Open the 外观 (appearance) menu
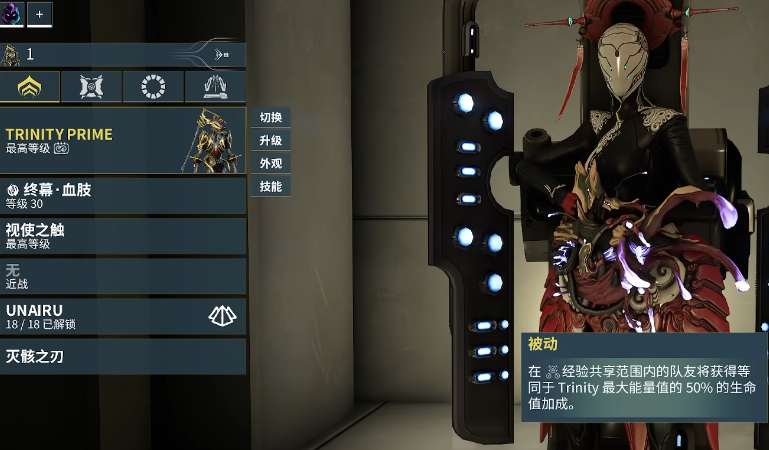 [270, 164]
